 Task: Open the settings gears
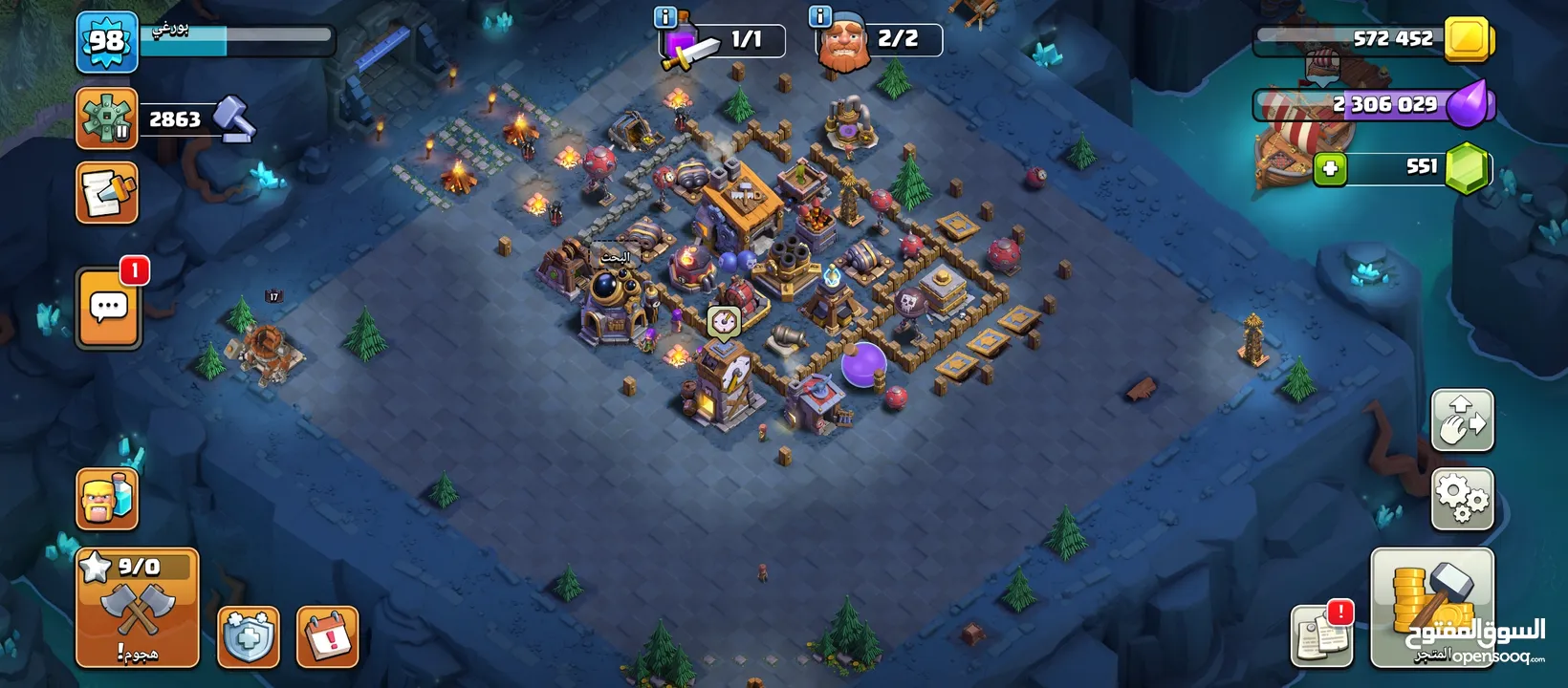coord(1462,498)
